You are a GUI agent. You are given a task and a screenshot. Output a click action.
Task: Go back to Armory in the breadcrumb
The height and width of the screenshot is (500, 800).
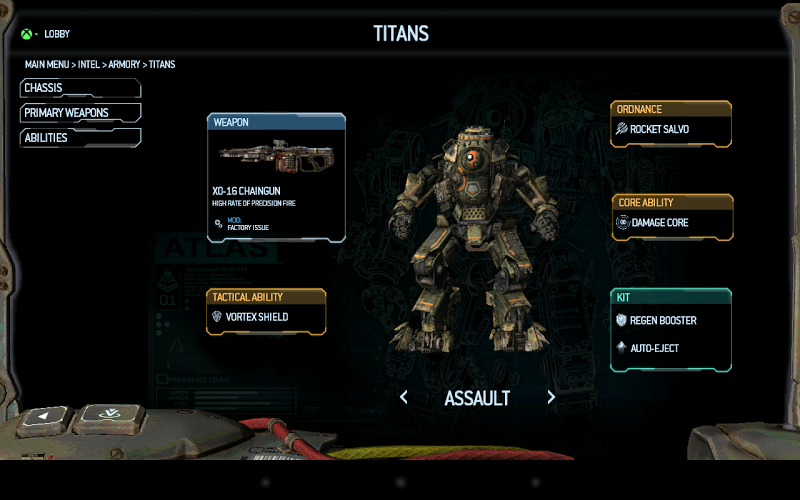[x=124, y=65]
